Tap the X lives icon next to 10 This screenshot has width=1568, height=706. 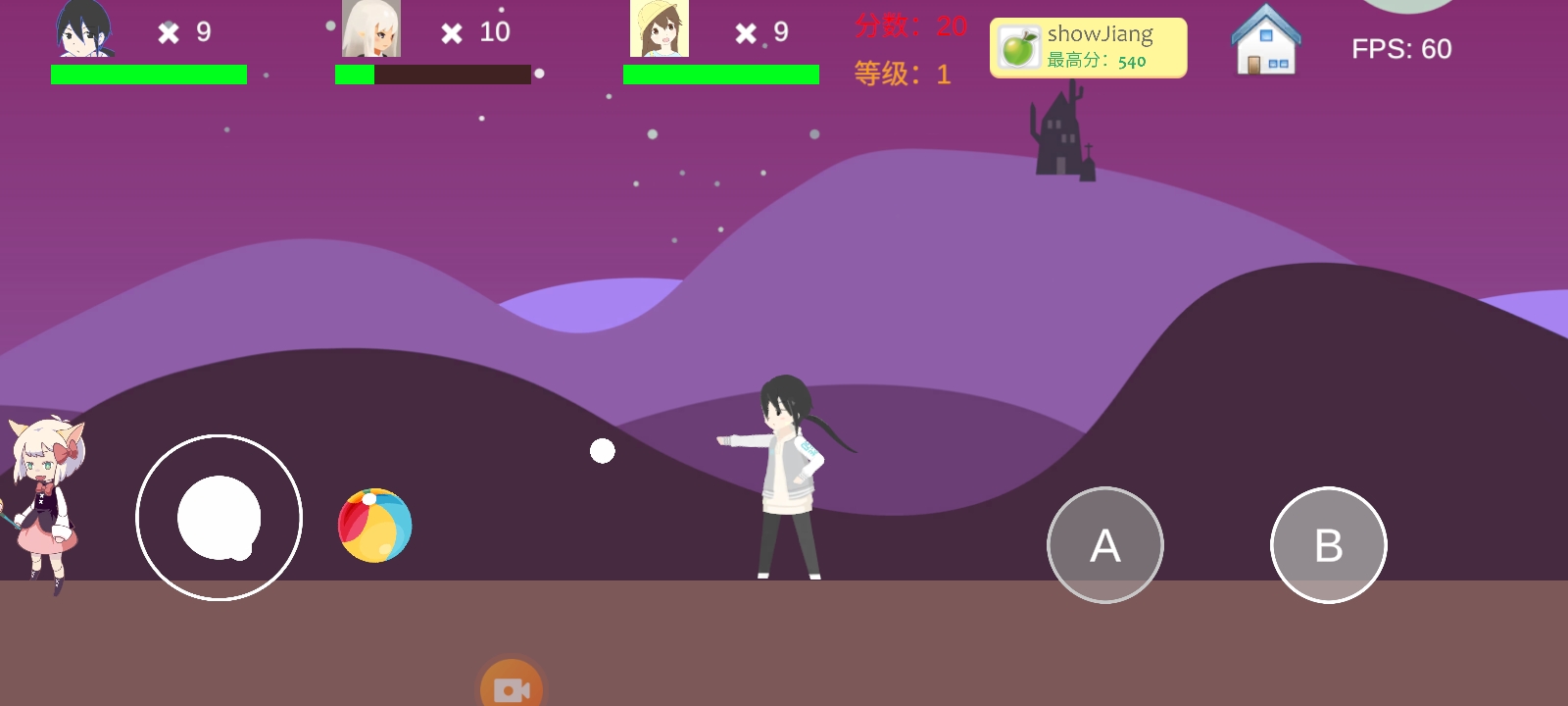coord(451,32)
